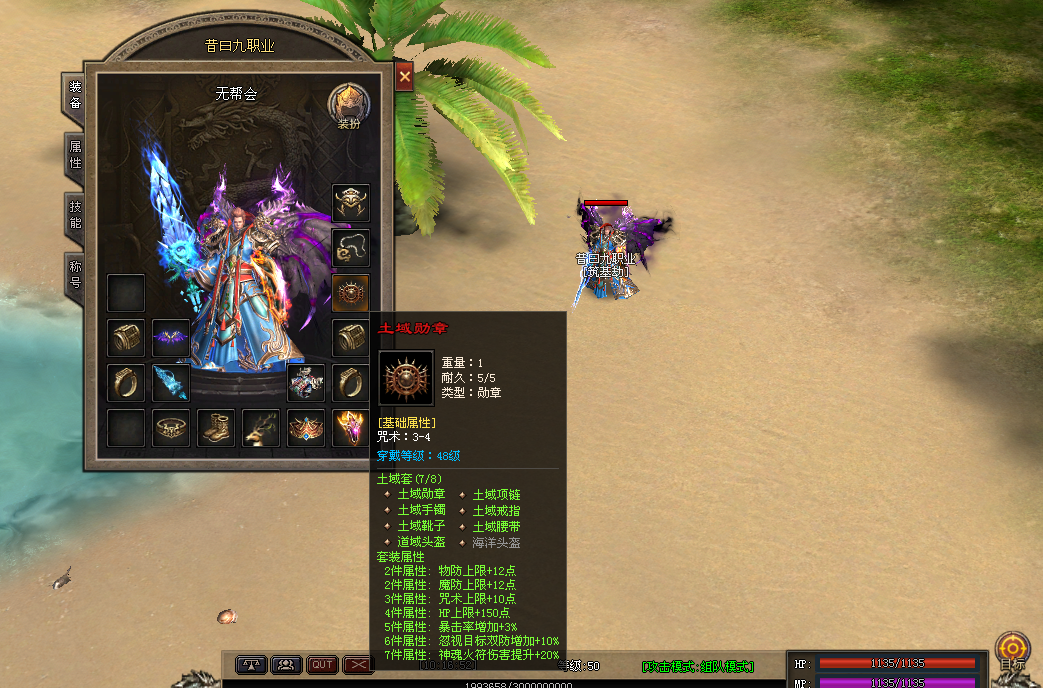Open the 装扮 costume button

tap(349, 105)
